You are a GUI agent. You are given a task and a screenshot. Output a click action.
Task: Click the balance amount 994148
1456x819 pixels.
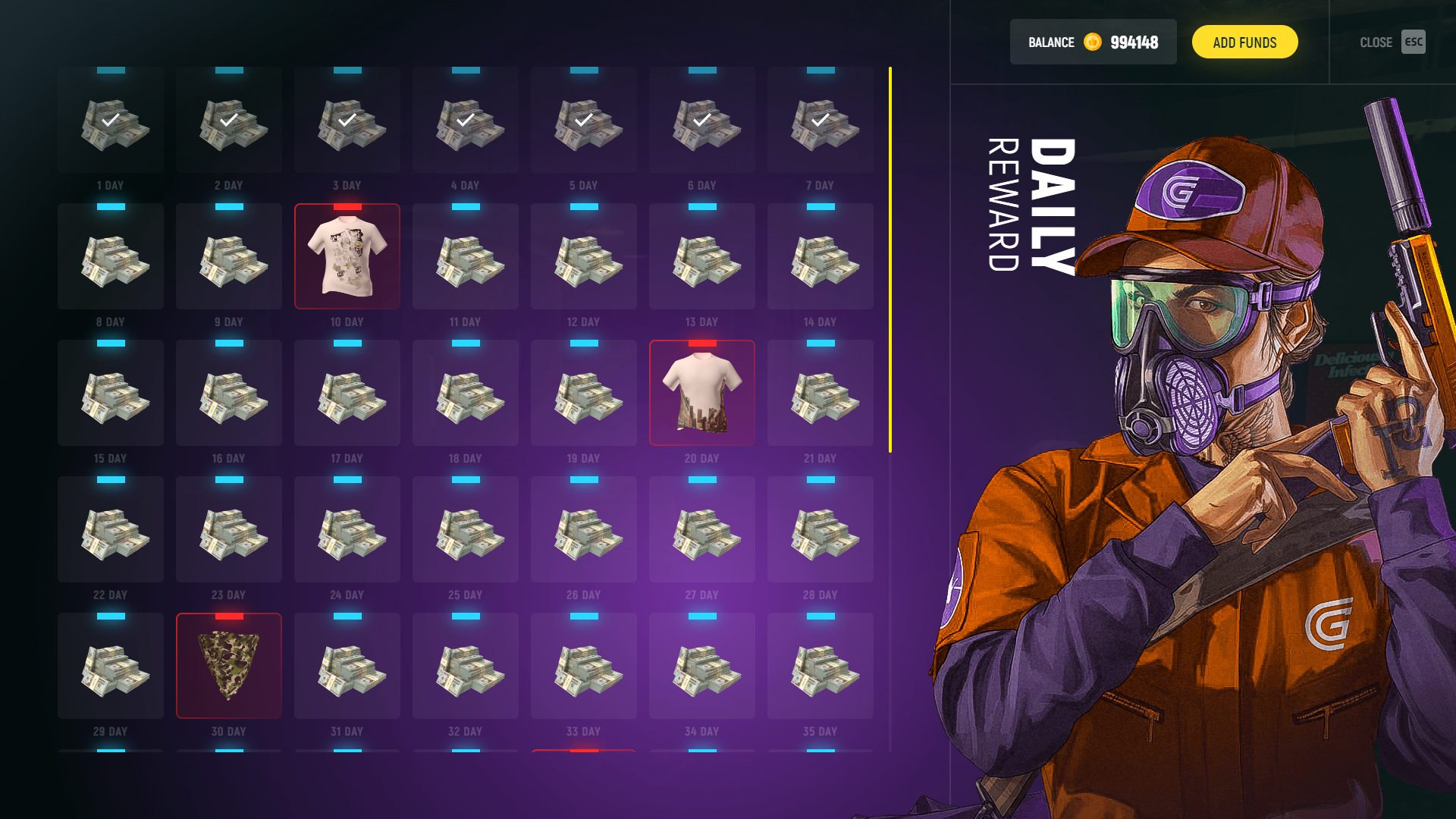[1133, 42]
